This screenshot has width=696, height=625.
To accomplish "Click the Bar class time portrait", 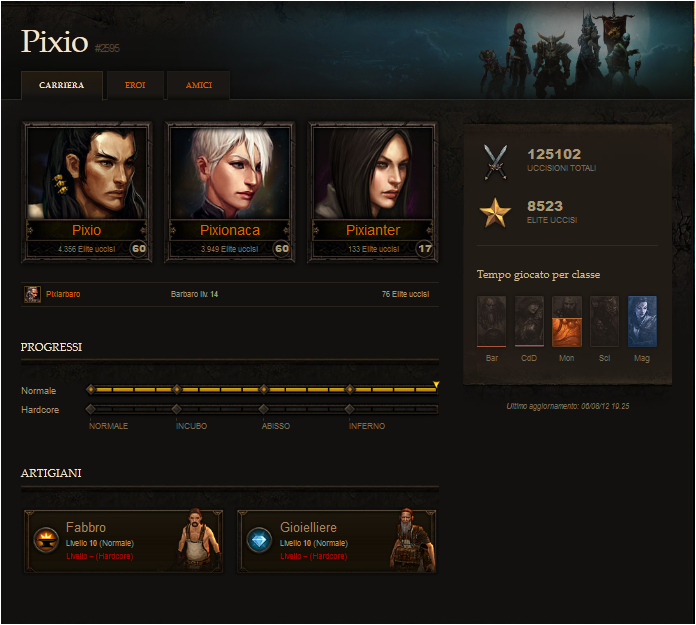I will [492, 321].
